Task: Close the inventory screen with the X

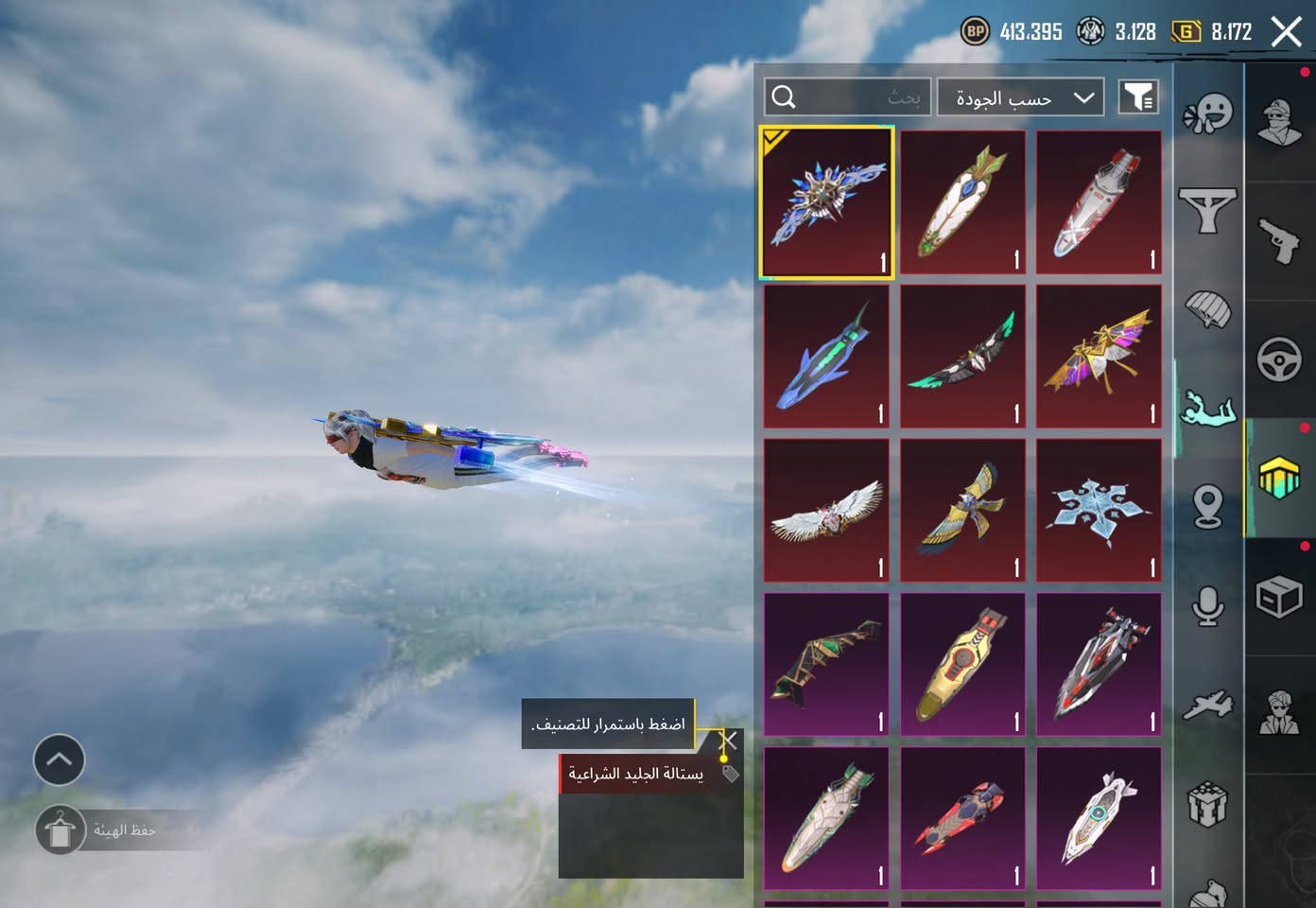Action: click(1287, 32)
